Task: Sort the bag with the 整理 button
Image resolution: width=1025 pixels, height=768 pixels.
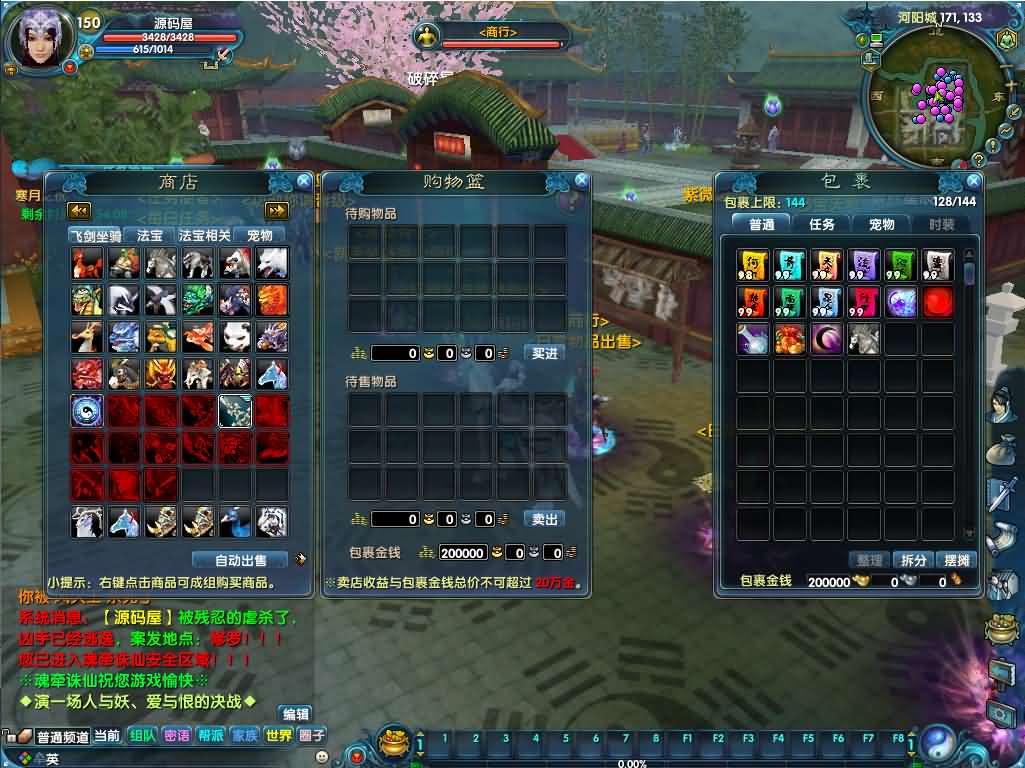Action: pyautogui.click(x=868, y=560)
